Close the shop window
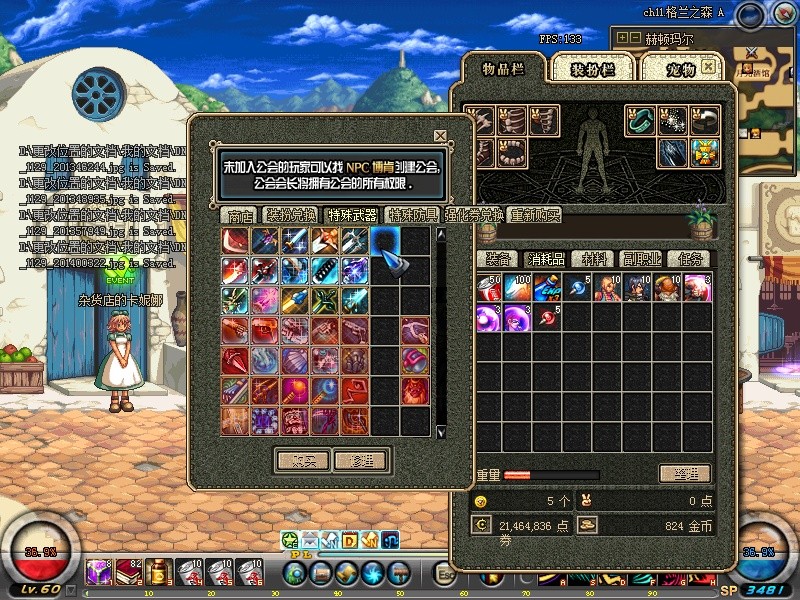The image size is (800, 600). pyautogui.click(x=440, y=135)
